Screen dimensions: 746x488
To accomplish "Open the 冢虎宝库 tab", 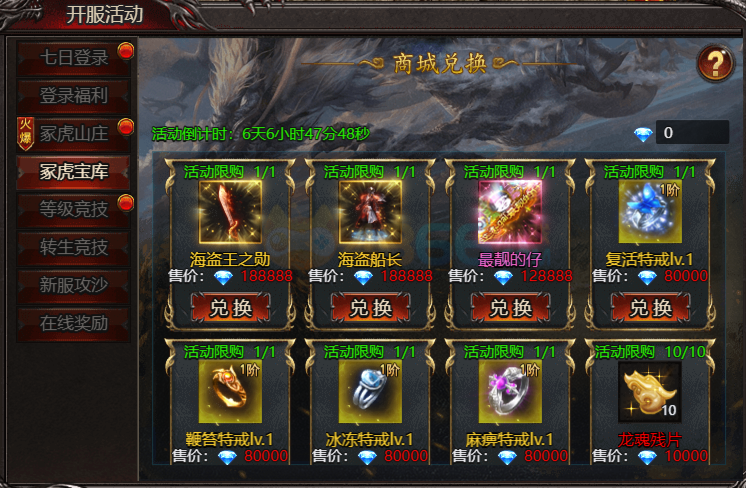I will (73, 171).
